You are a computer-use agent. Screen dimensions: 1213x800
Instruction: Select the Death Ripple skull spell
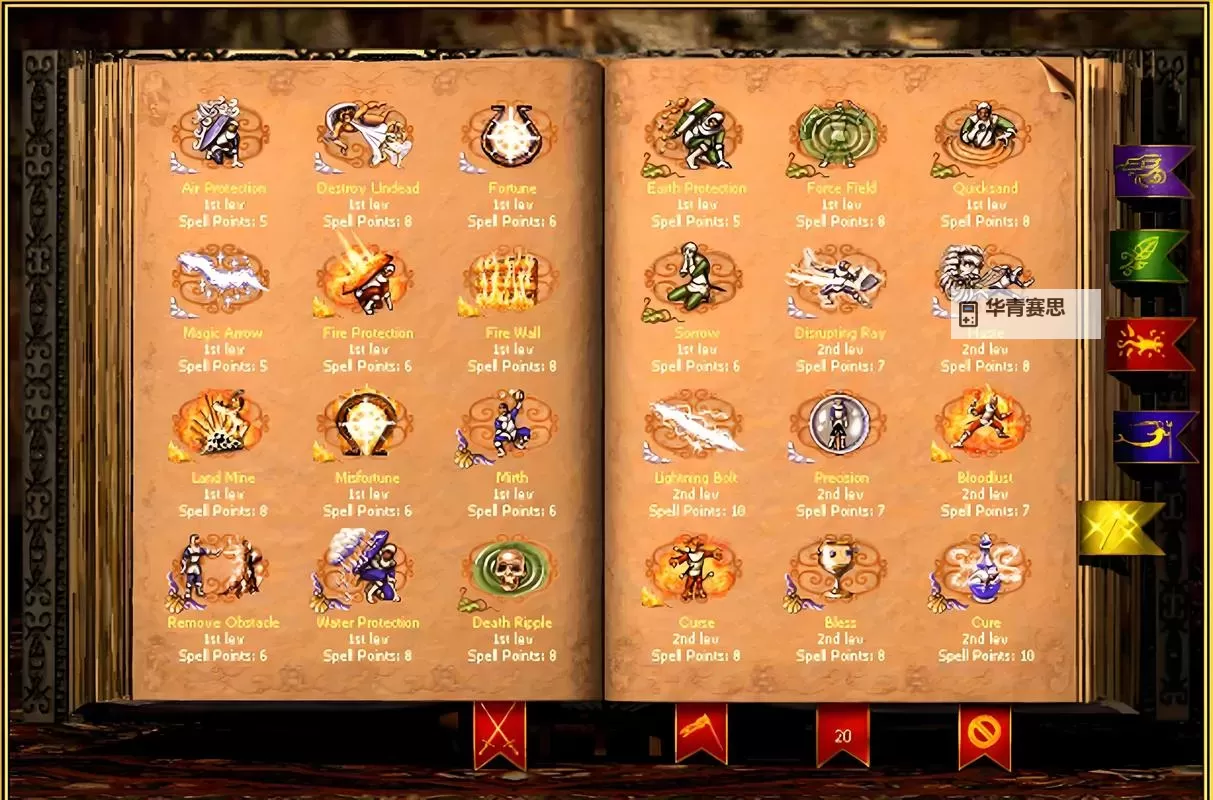pos(512,568)
